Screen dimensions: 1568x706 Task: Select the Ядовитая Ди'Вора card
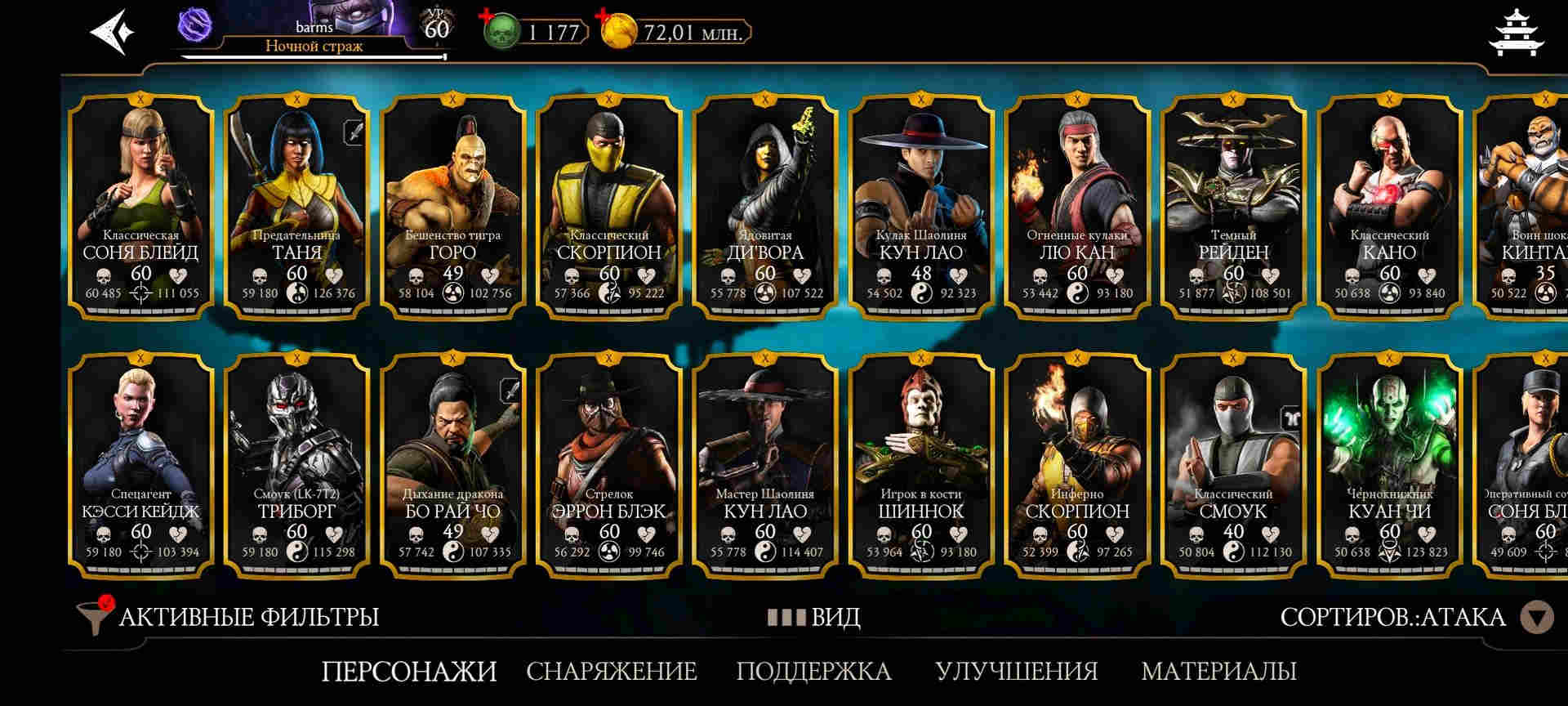pyautogui.click(x=765, y=204)
